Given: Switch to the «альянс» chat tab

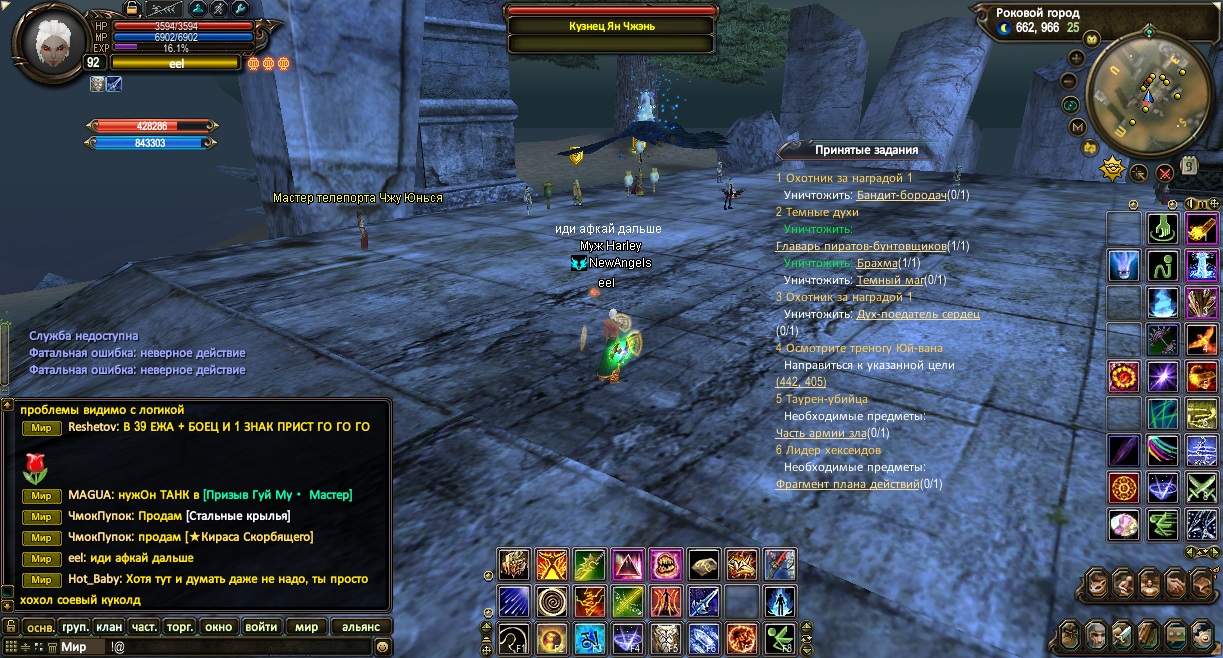Looking at the screenshot, I should [x=360, y=627].
